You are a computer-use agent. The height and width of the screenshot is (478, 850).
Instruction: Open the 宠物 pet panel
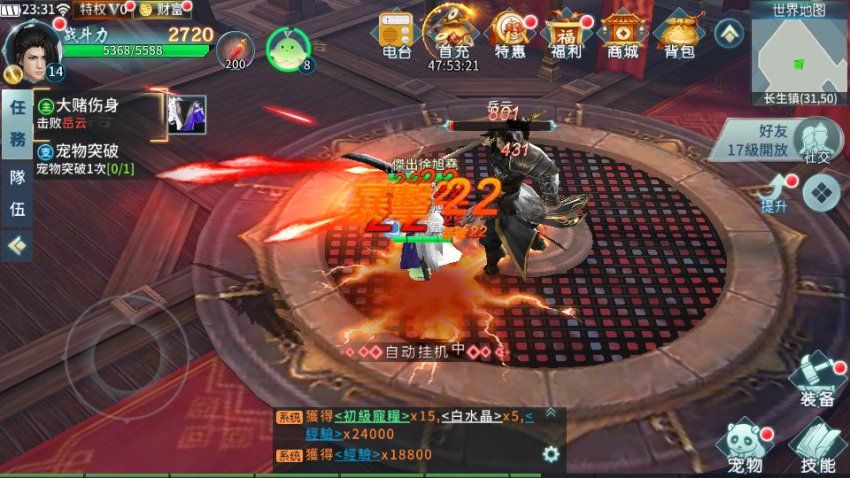744,447
